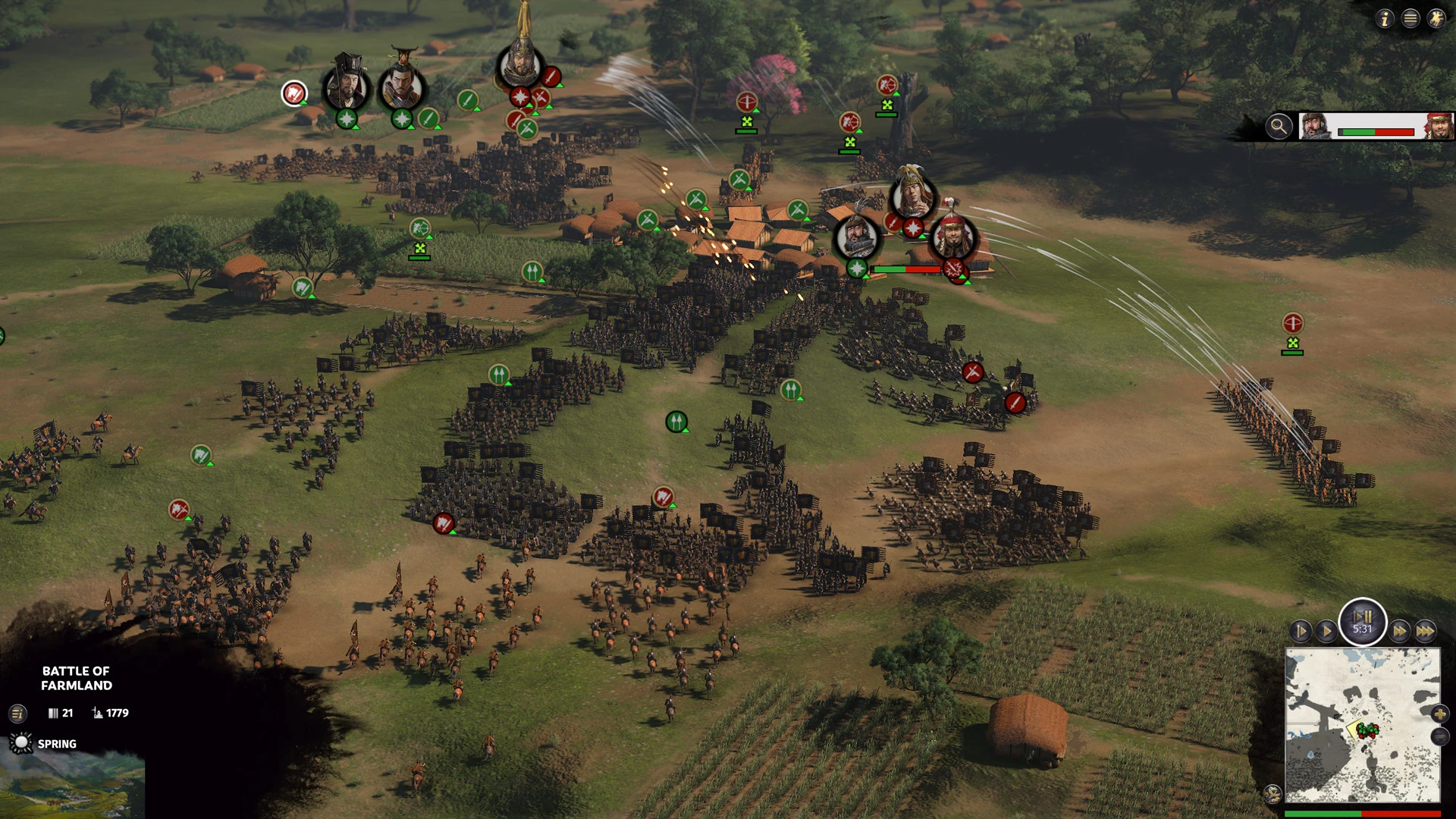Click the soldier count icon showing 1779
Image resolution: width=1456 pixels, height=819 pixels.
pos(96,713)
